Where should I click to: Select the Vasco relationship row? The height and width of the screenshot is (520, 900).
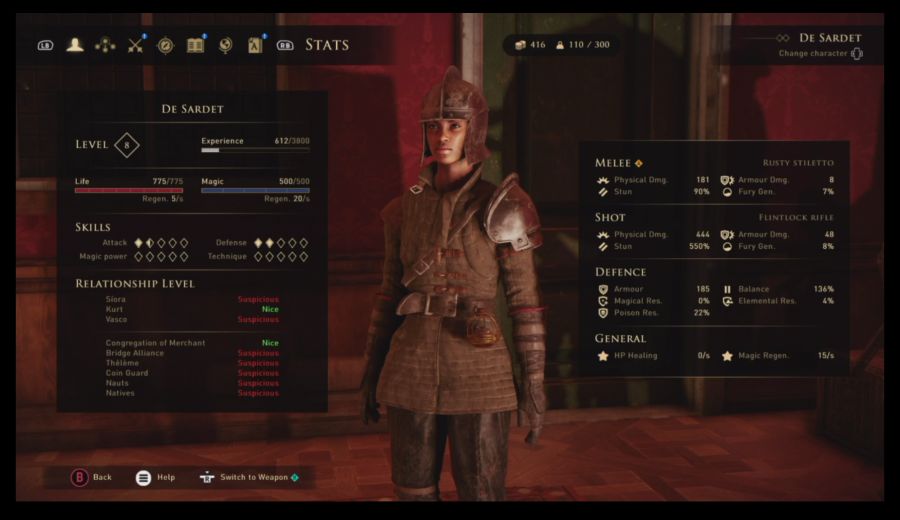190,319
